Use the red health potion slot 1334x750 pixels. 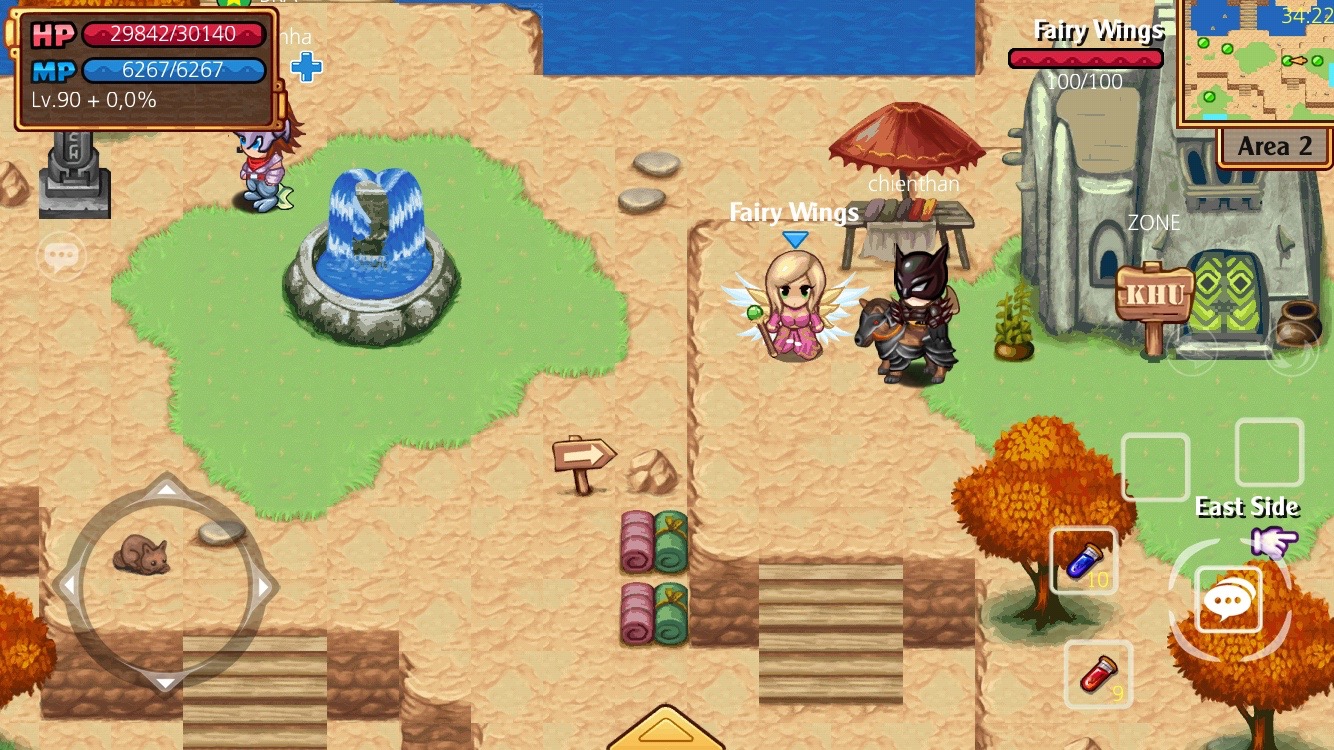1097,674
